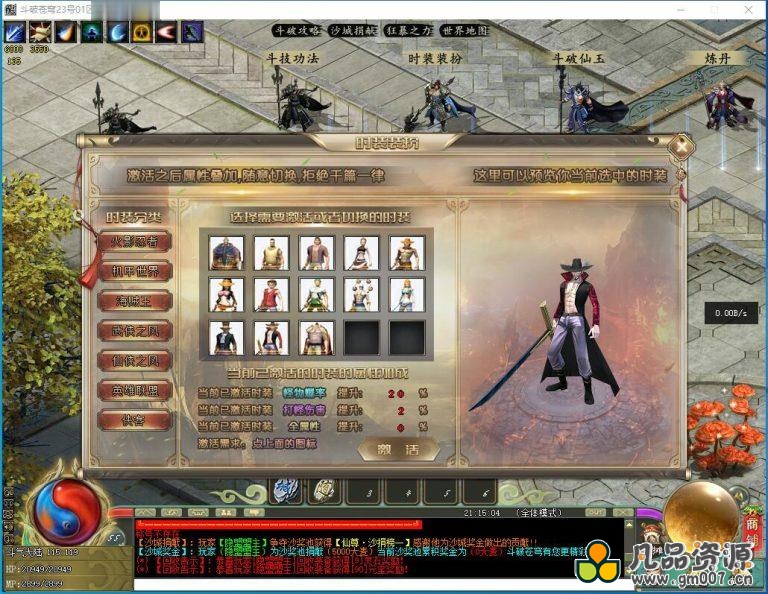
Task: Select the 火影忍者 costume category
Action: point(134,241)
